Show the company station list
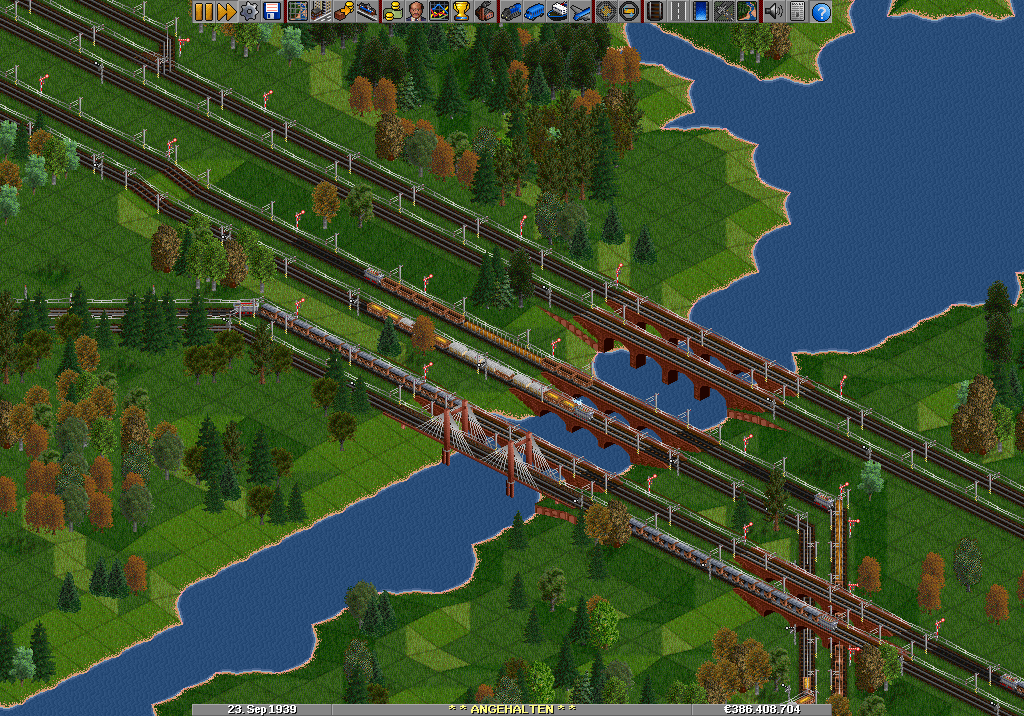Screen dimensions: 1024x716 366,12
